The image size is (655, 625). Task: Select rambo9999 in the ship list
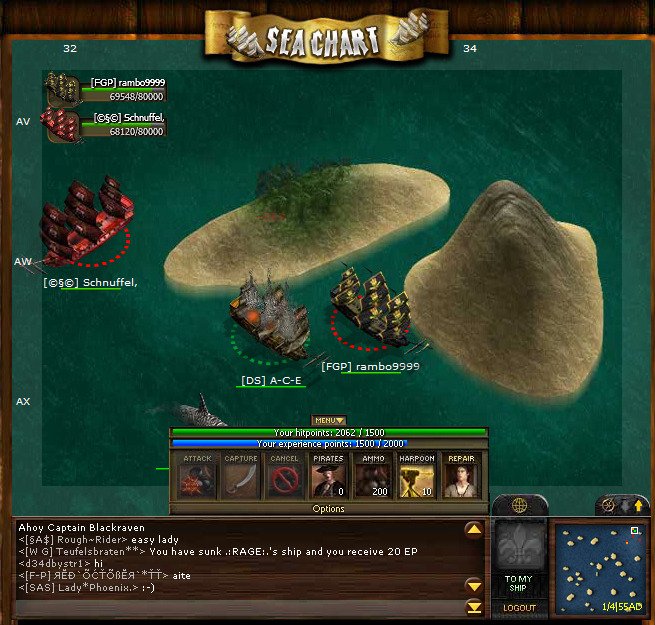[105, 90]
